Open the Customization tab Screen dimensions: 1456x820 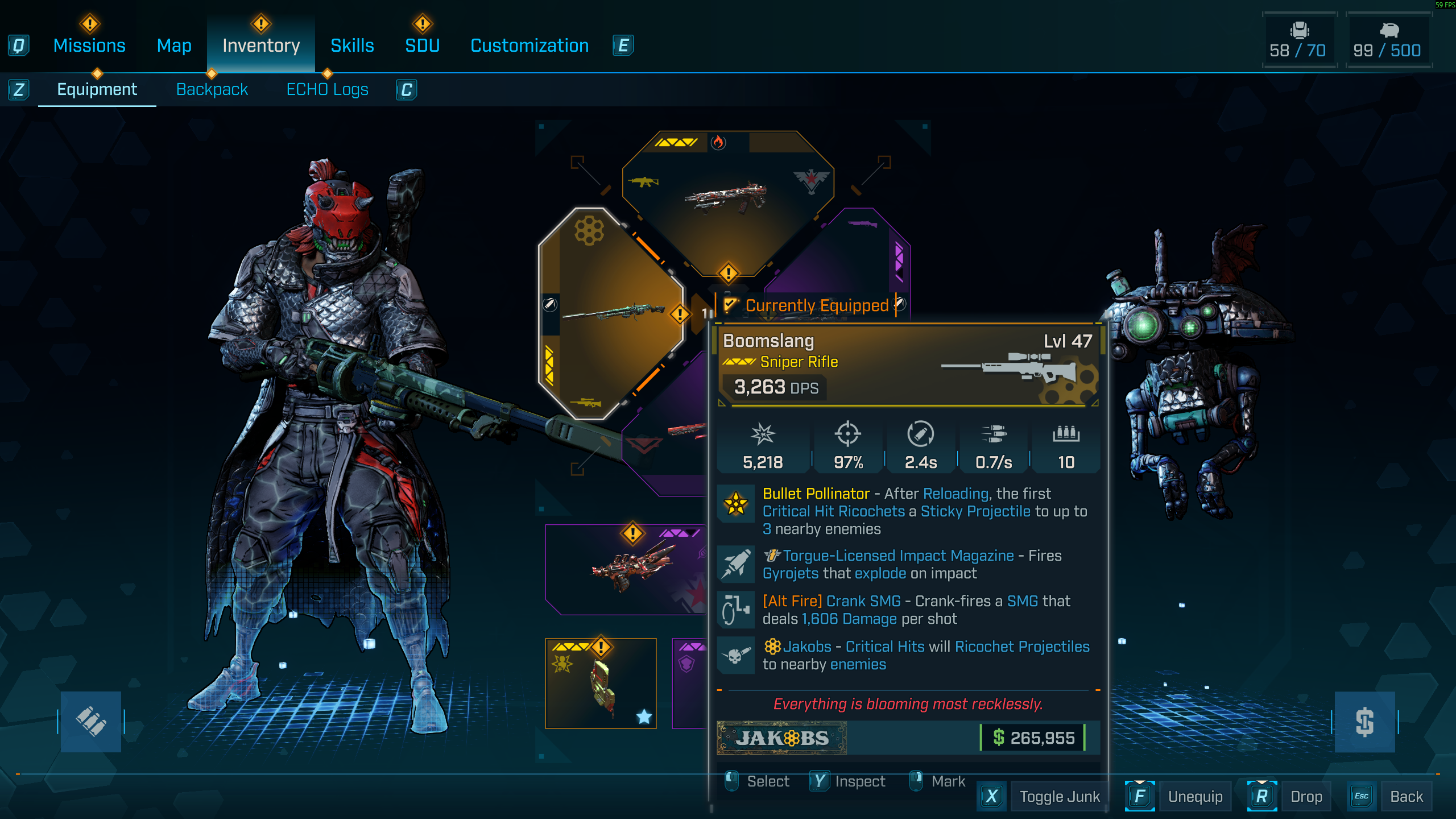(530, 45)
